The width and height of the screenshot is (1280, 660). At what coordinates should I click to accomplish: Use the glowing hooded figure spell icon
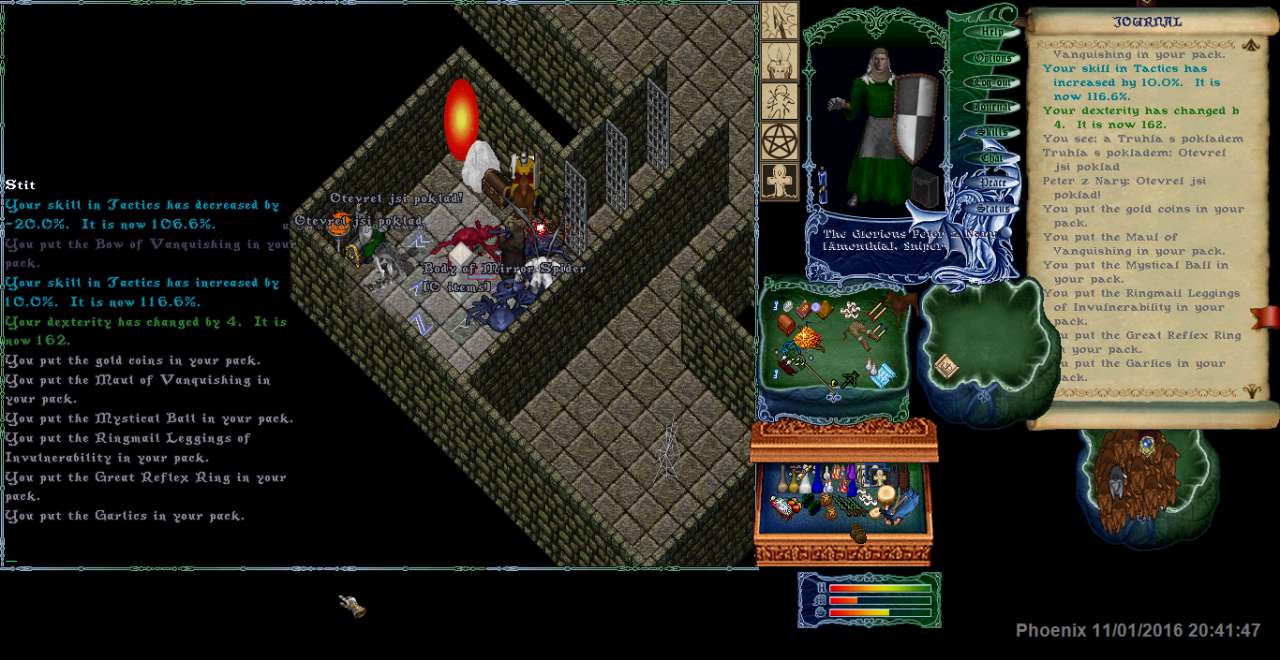(x=779, y=61)
